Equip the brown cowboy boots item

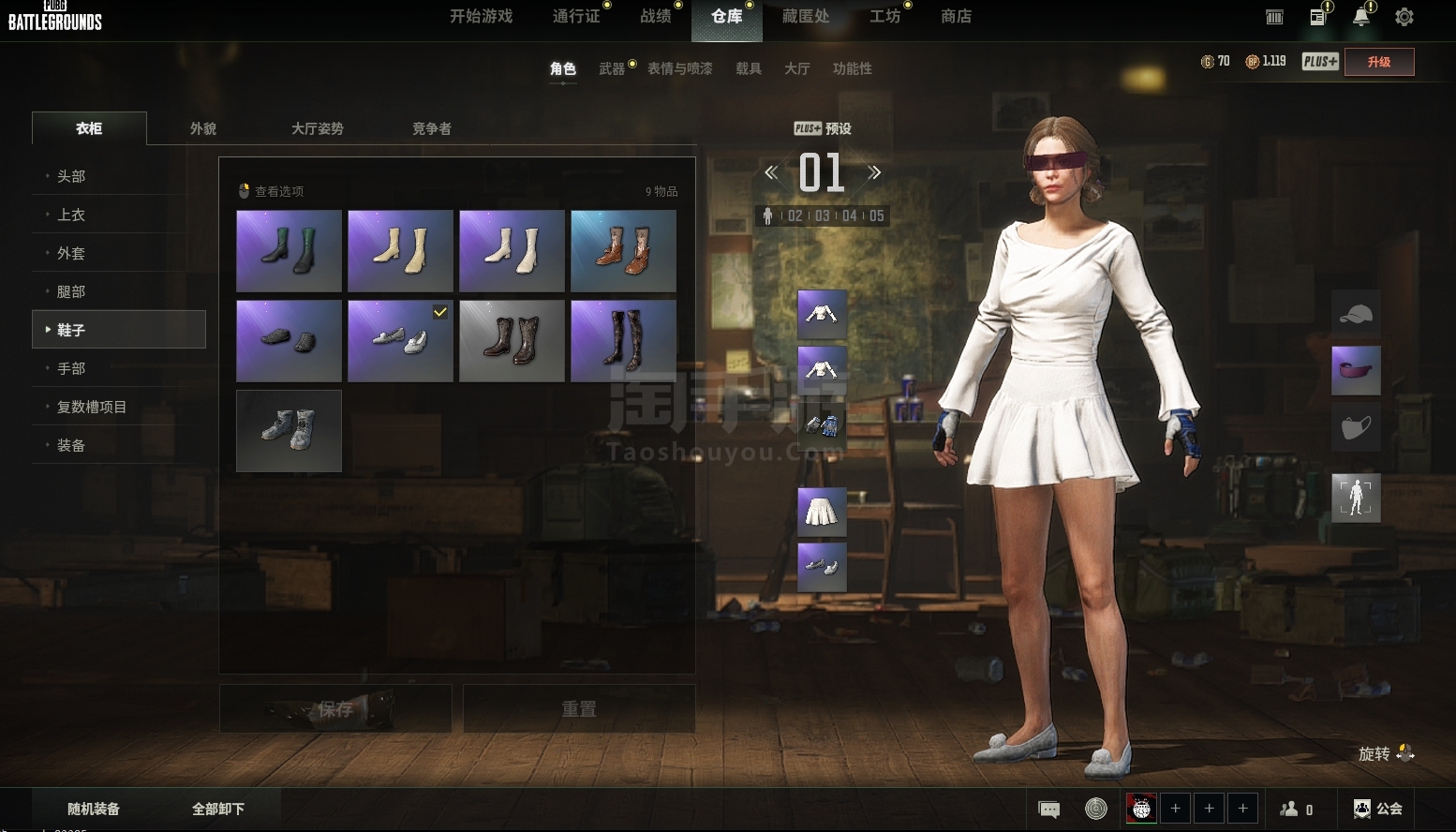tap(623, 250)
